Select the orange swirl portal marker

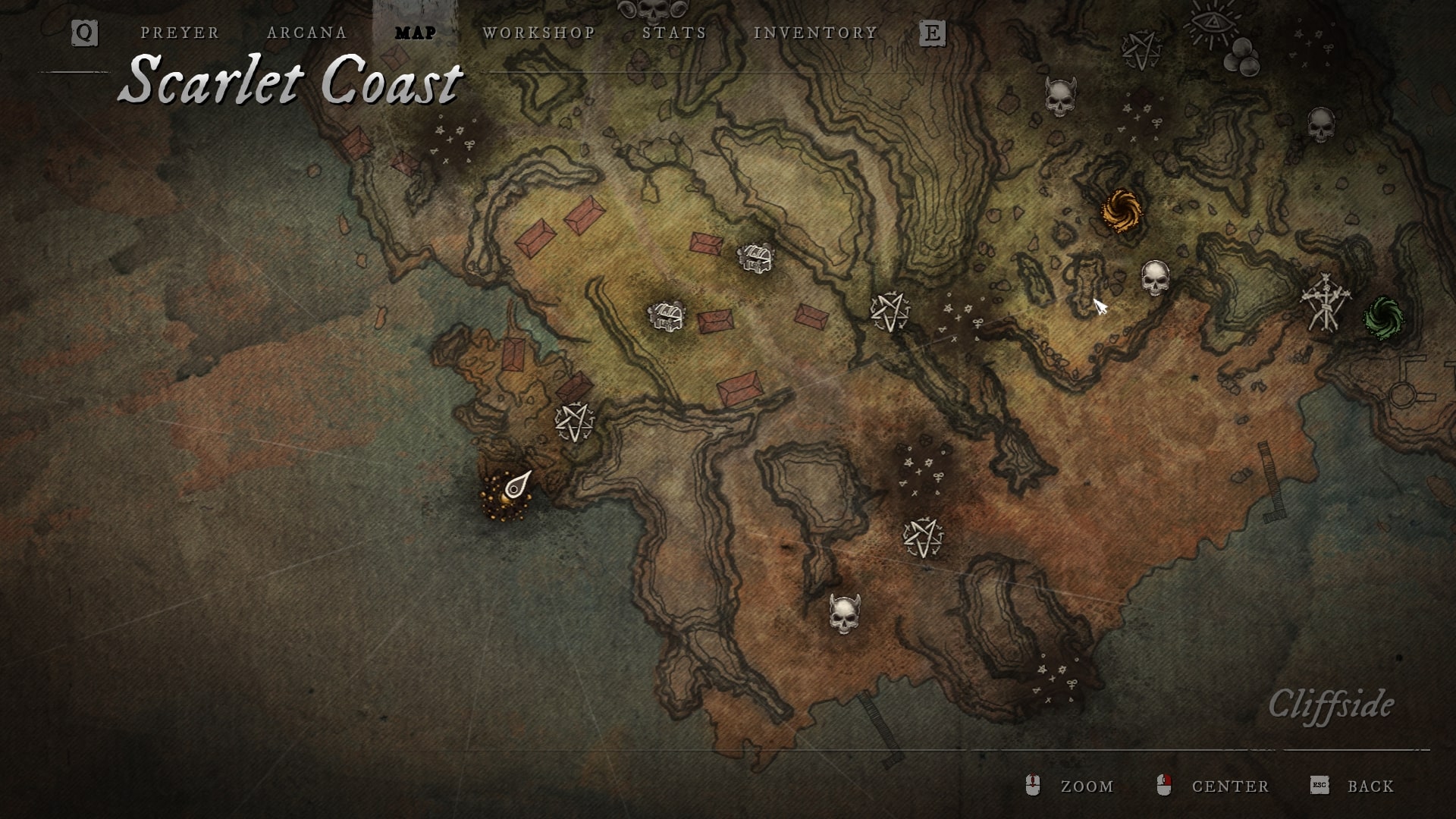1122,211
